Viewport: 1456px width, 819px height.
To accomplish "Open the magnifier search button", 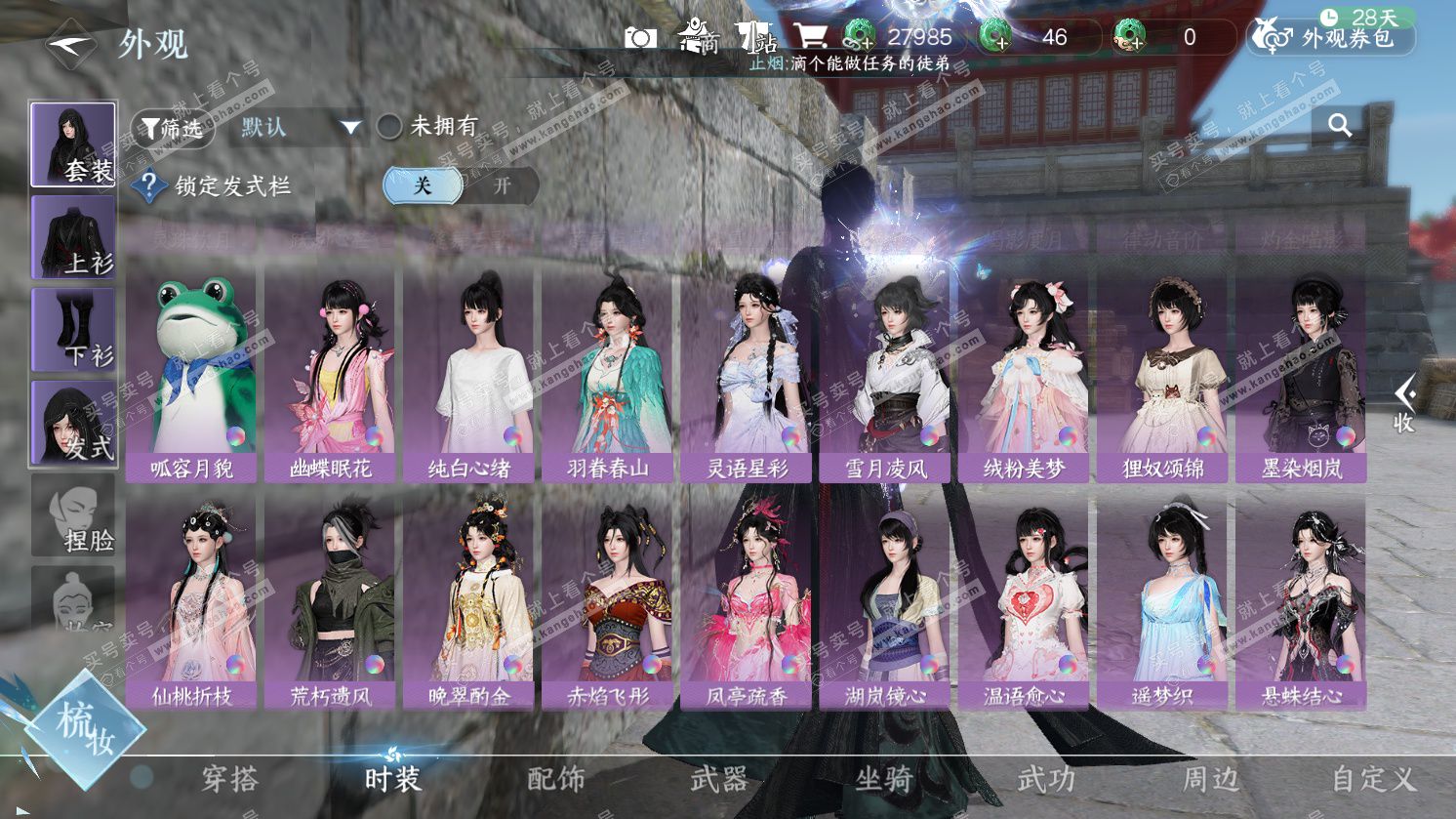I will click(1340, 125).
